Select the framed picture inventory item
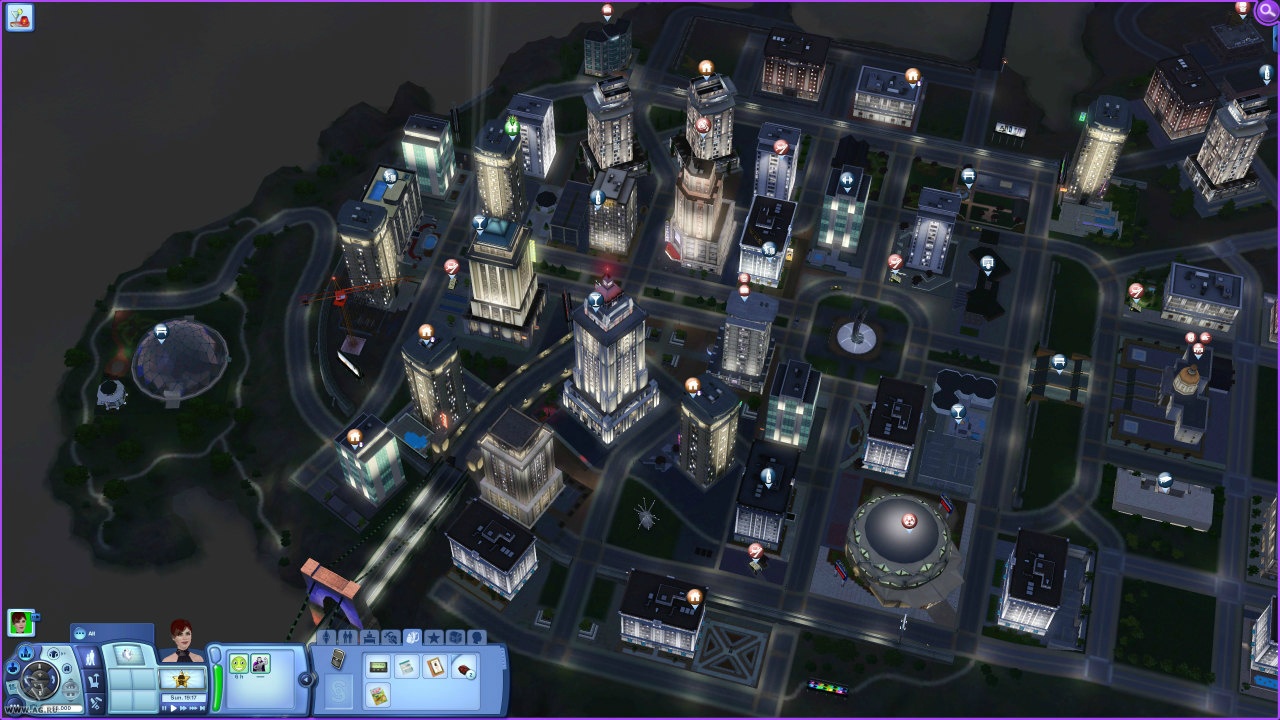The image size is (1280, 720). point(434,665)
